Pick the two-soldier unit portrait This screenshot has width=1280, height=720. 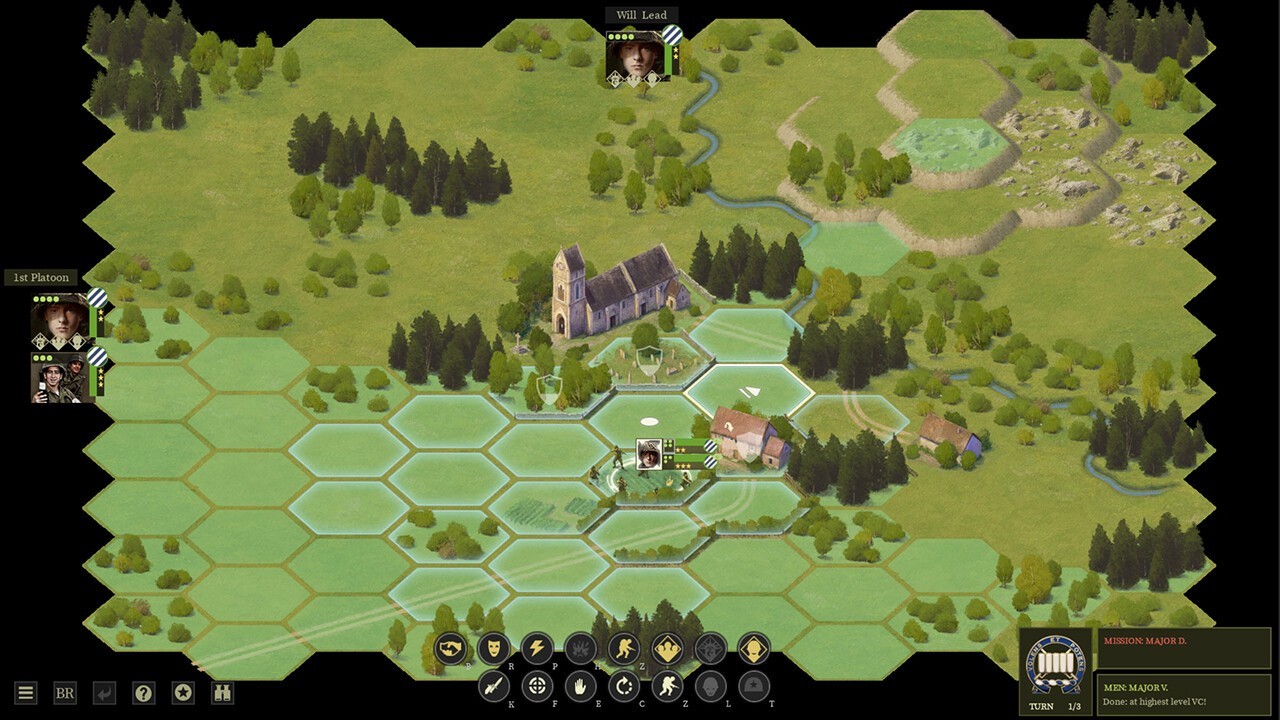click(x=60, y=377)
